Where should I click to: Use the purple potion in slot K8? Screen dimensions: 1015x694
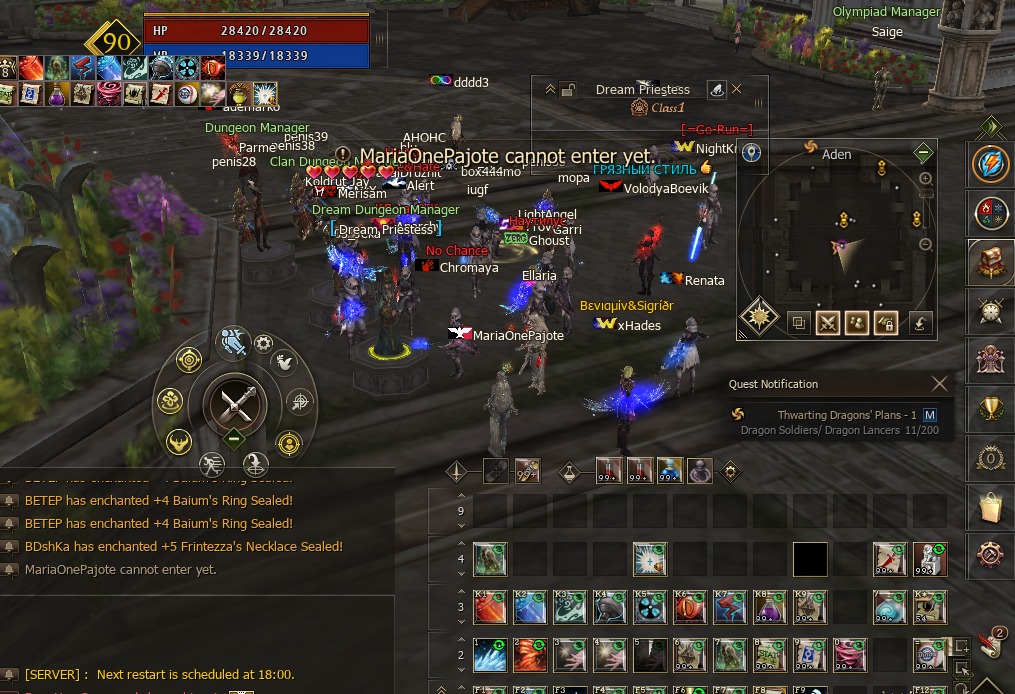click(x=770, y=607)
